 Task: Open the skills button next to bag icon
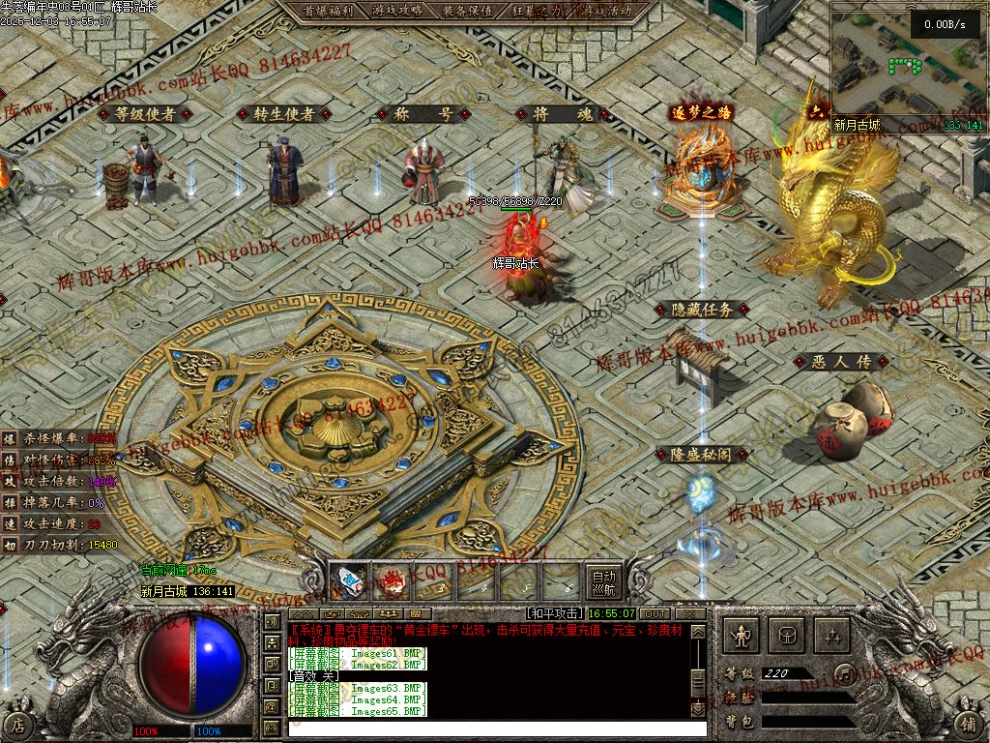(832, 634)
